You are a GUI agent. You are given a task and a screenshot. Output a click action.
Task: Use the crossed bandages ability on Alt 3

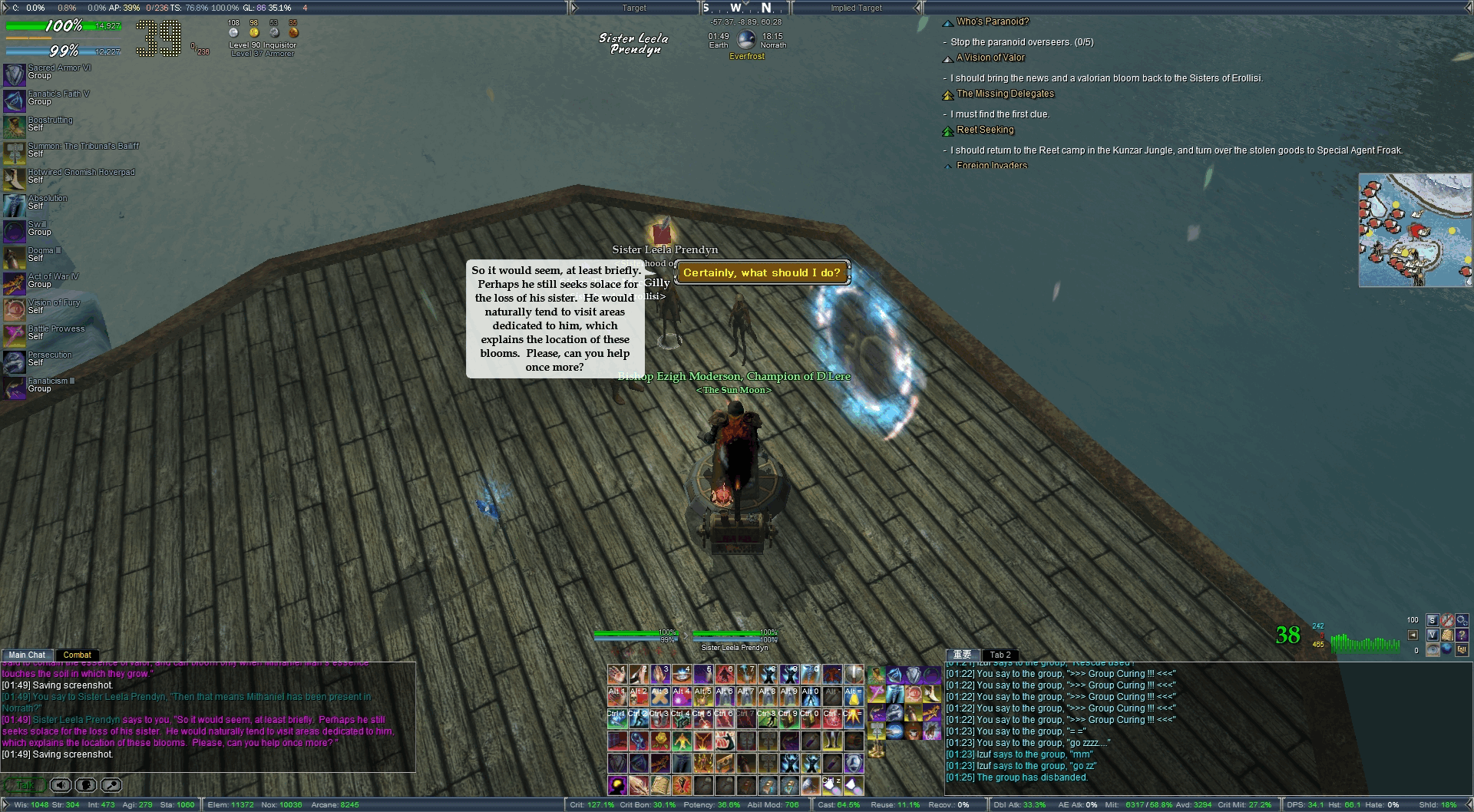click(660, 697)
